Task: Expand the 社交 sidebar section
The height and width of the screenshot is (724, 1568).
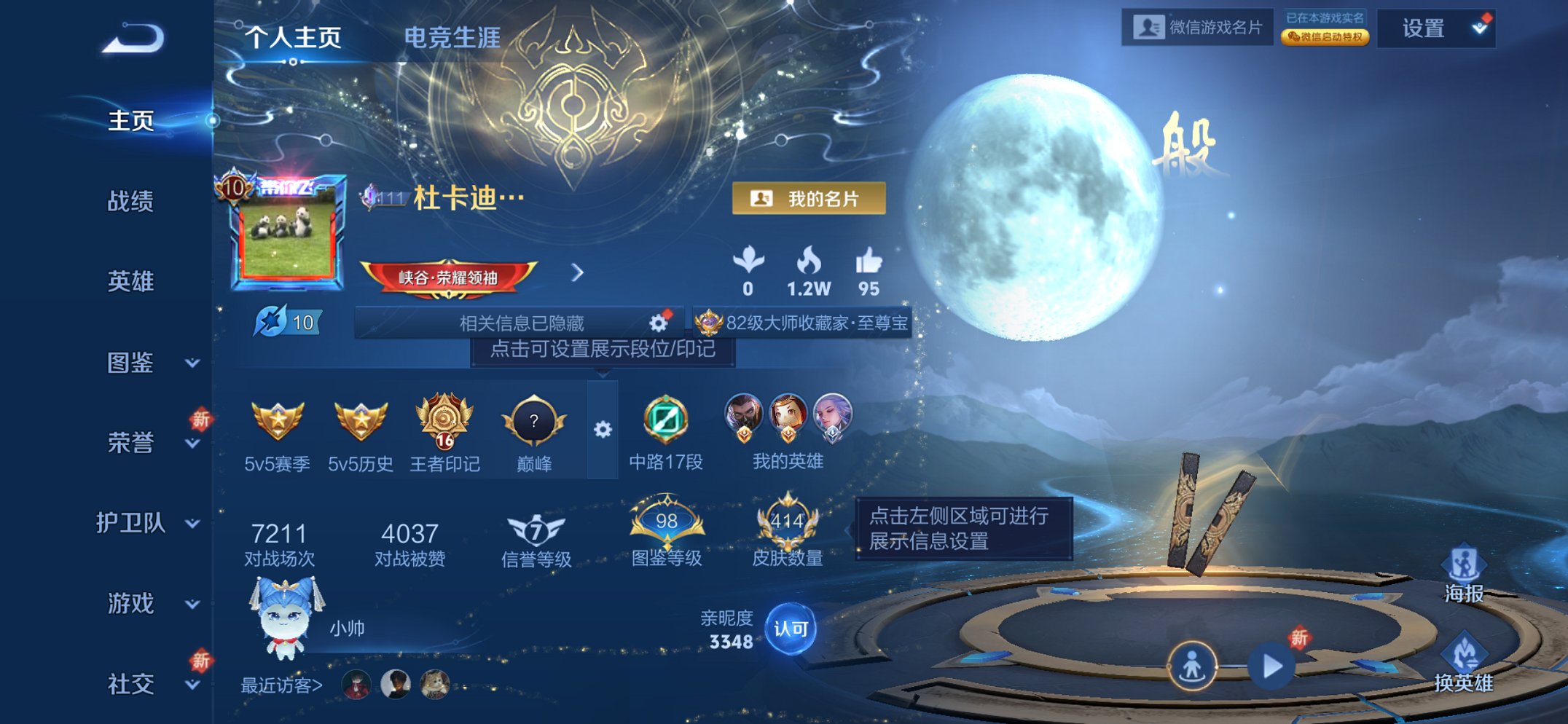Action: point(131,685)
